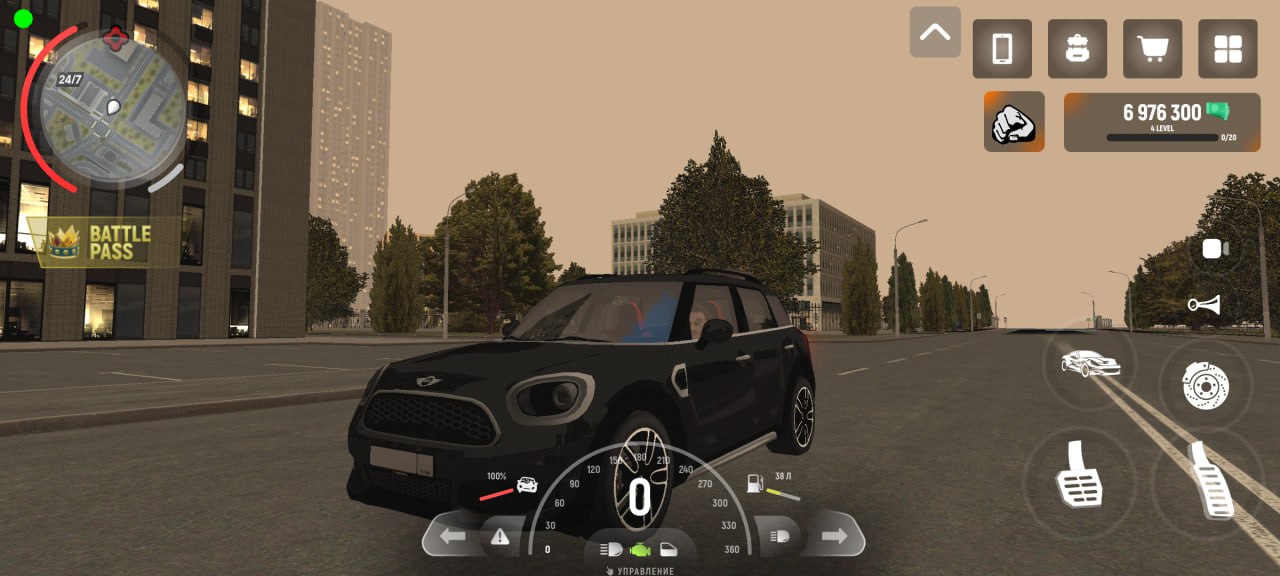Step on the gas pedal
This screenshot has width=1280, height=576.
click(1210, 481)
